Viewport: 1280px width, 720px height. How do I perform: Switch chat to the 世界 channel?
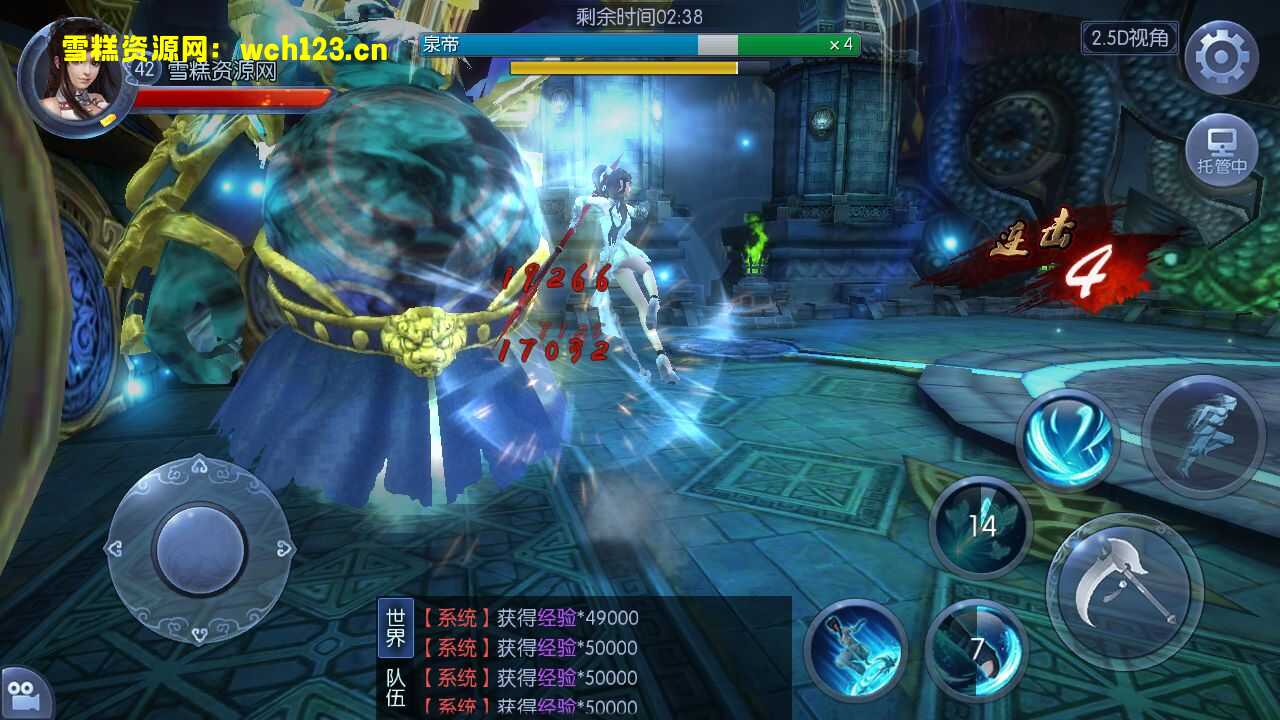(396, 627)
